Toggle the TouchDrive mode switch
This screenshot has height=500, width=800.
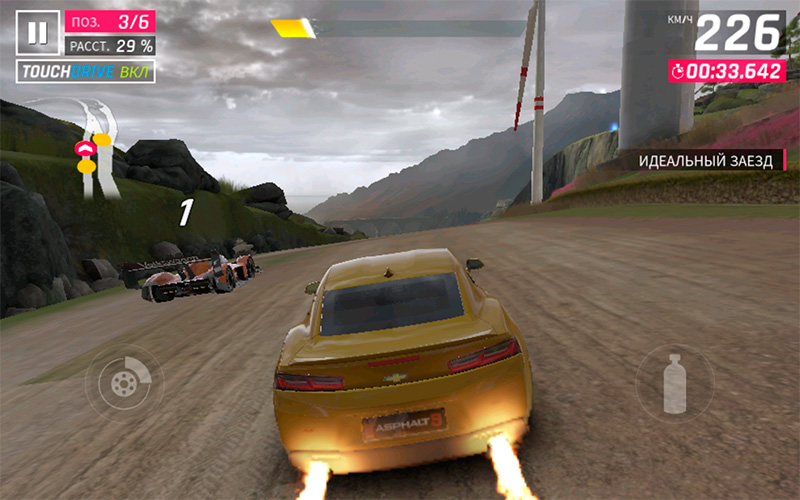86,72
